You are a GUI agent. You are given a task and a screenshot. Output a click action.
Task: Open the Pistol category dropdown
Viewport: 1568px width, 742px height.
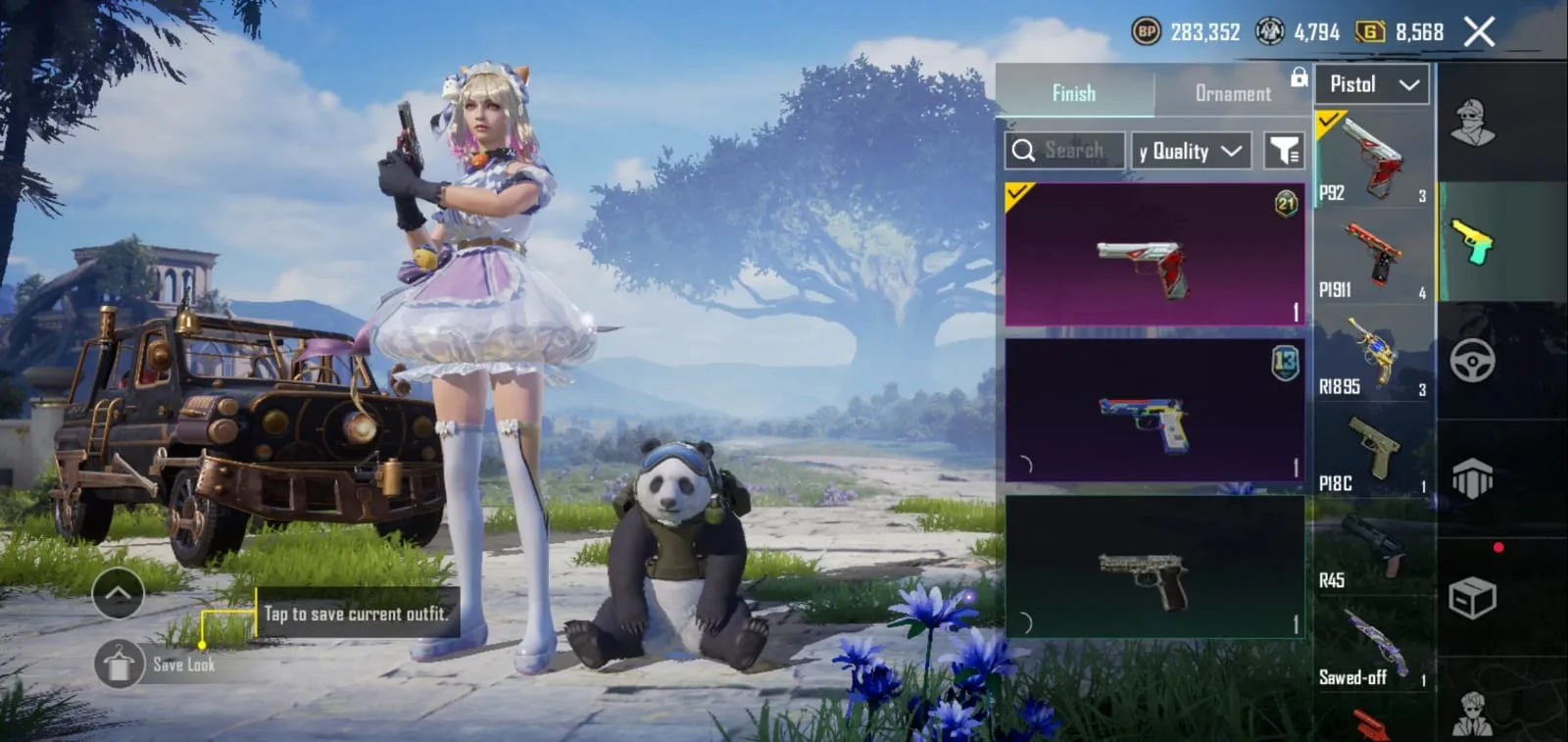coord(1371,84)
